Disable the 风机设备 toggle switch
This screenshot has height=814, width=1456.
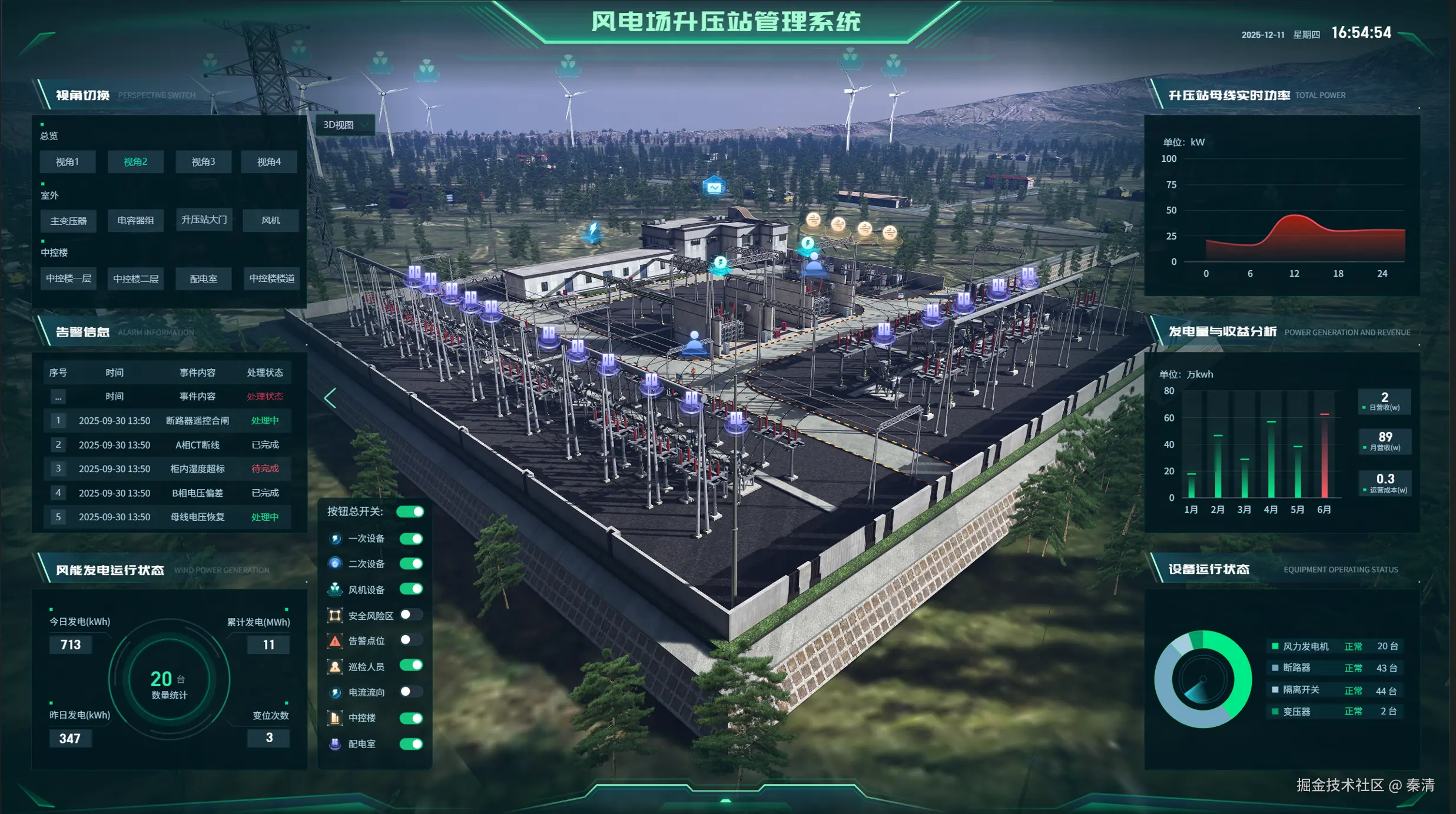point(413,589)
